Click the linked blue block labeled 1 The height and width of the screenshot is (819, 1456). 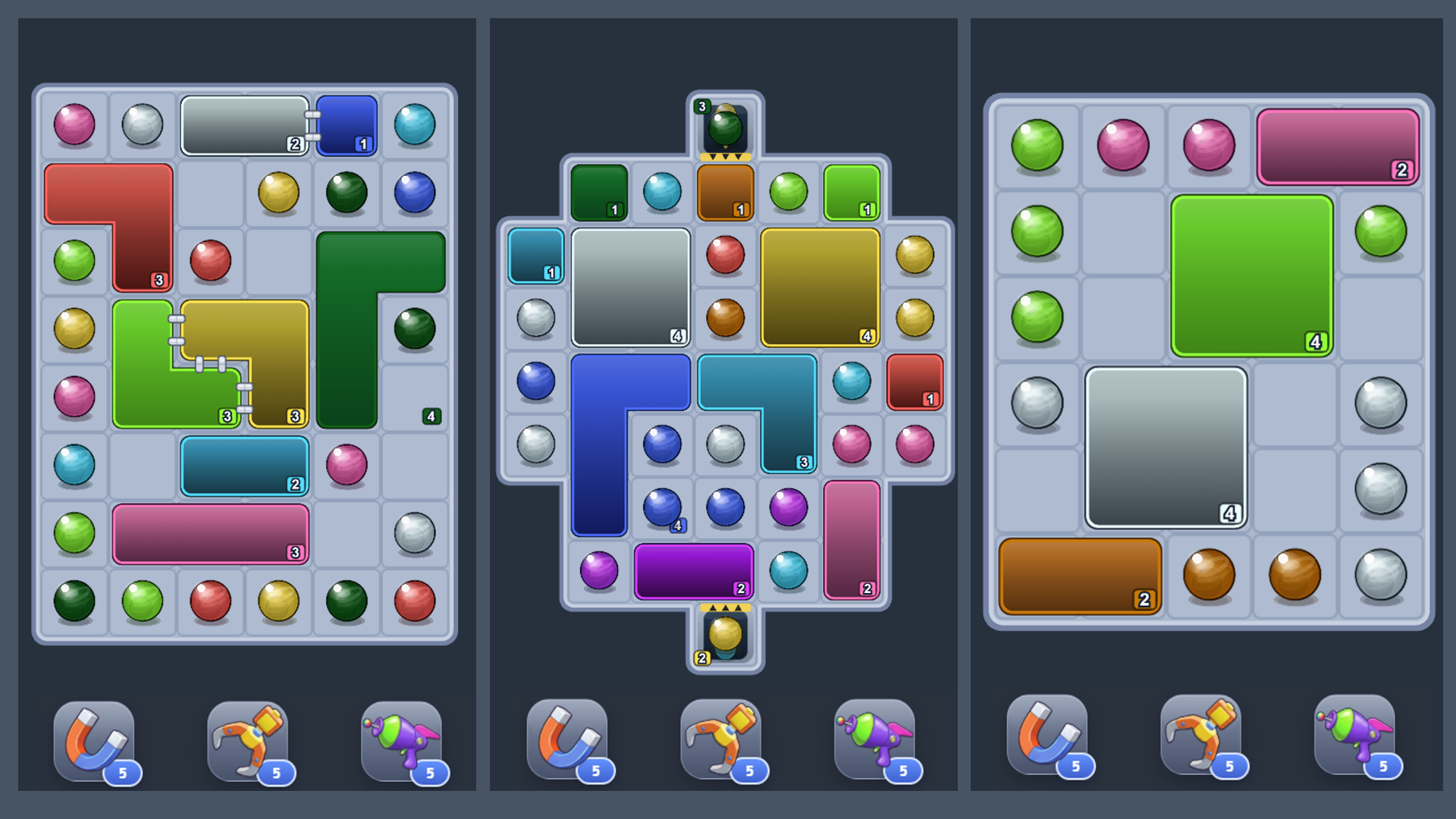pos(347,124)
